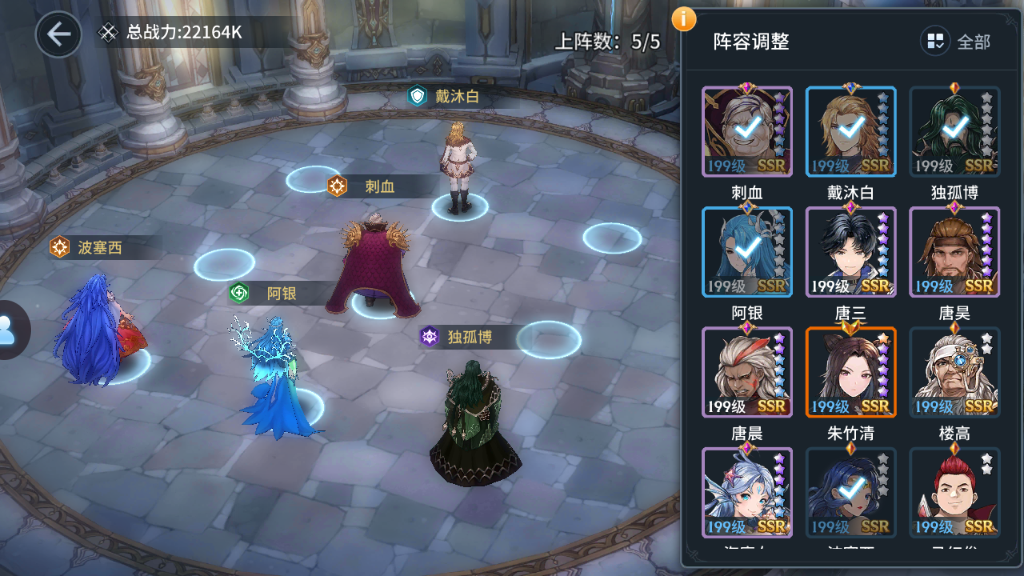Toggle the 阿银 hero card in roster
This screenshot has width=1024, height=576.
(747, 252)
